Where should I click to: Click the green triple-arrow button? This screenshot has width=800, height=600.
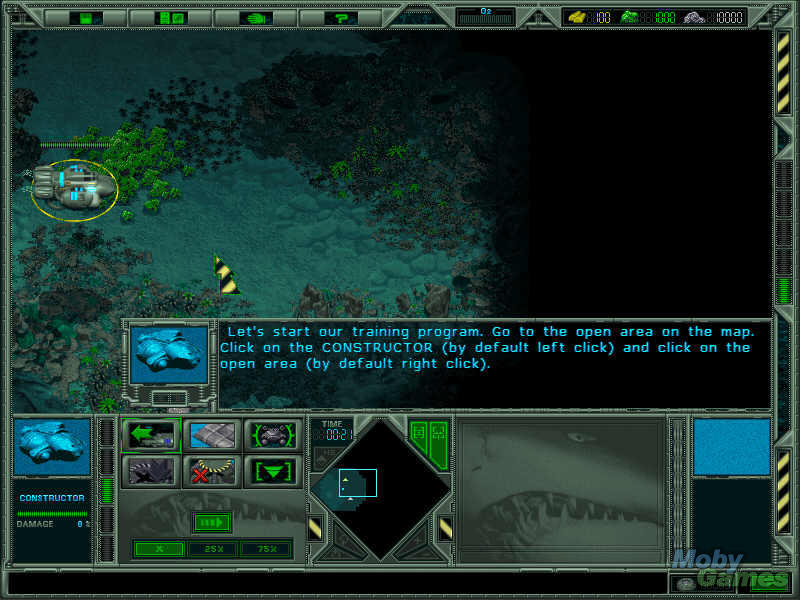pos(211,522)
